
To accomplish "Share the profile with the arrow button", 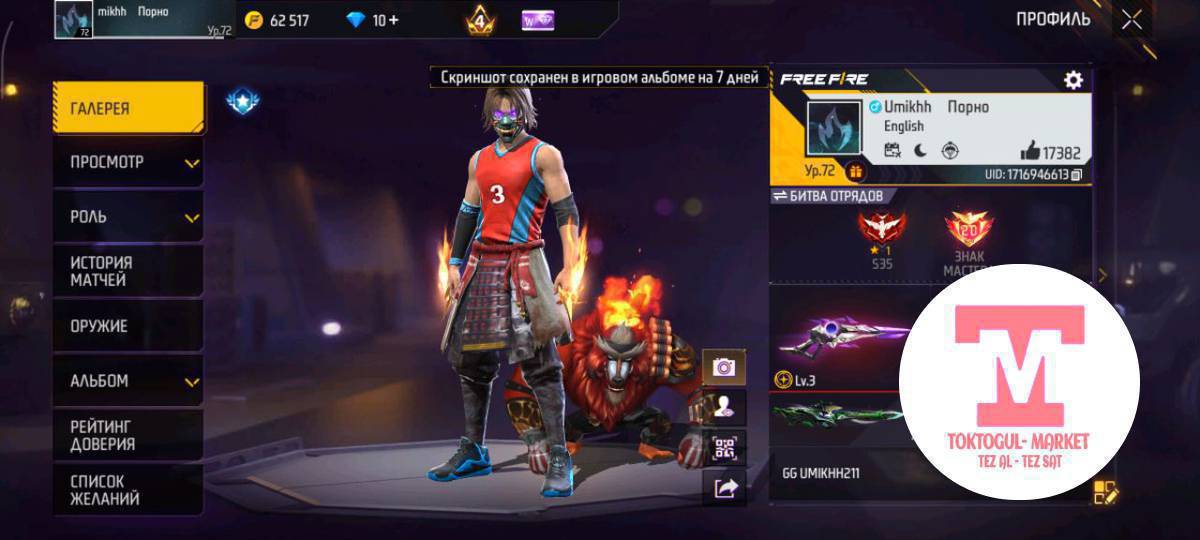I will click(x=724, y=487).
